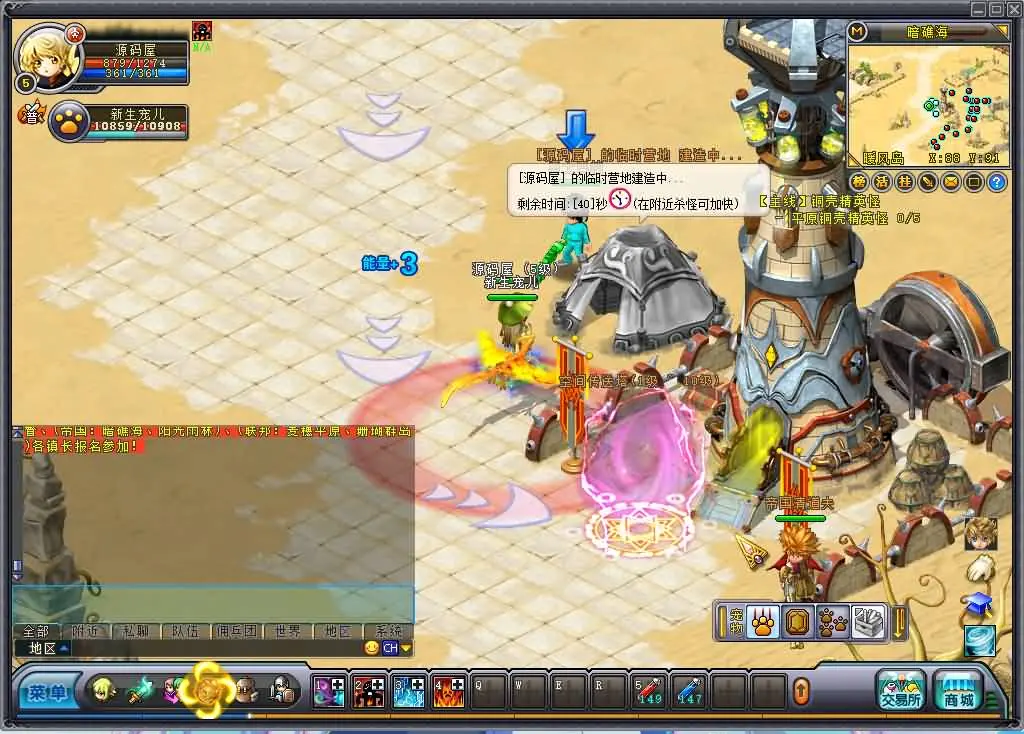Use the blue potion in the hotbar
Screen dimensions: 1024x734
pyautogui.click(x=688, y=690)
